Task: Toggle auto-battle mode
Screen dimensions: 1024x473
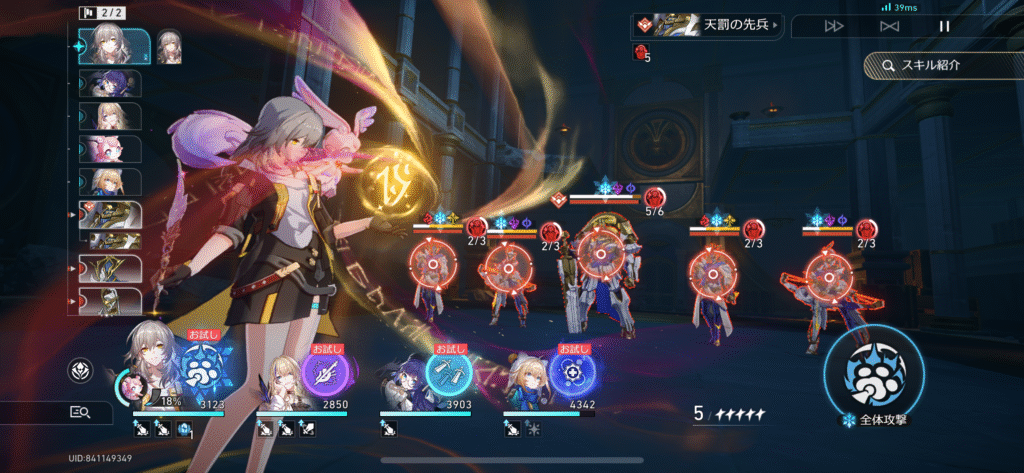Action: pyautogui.click(x=889, y=26)
